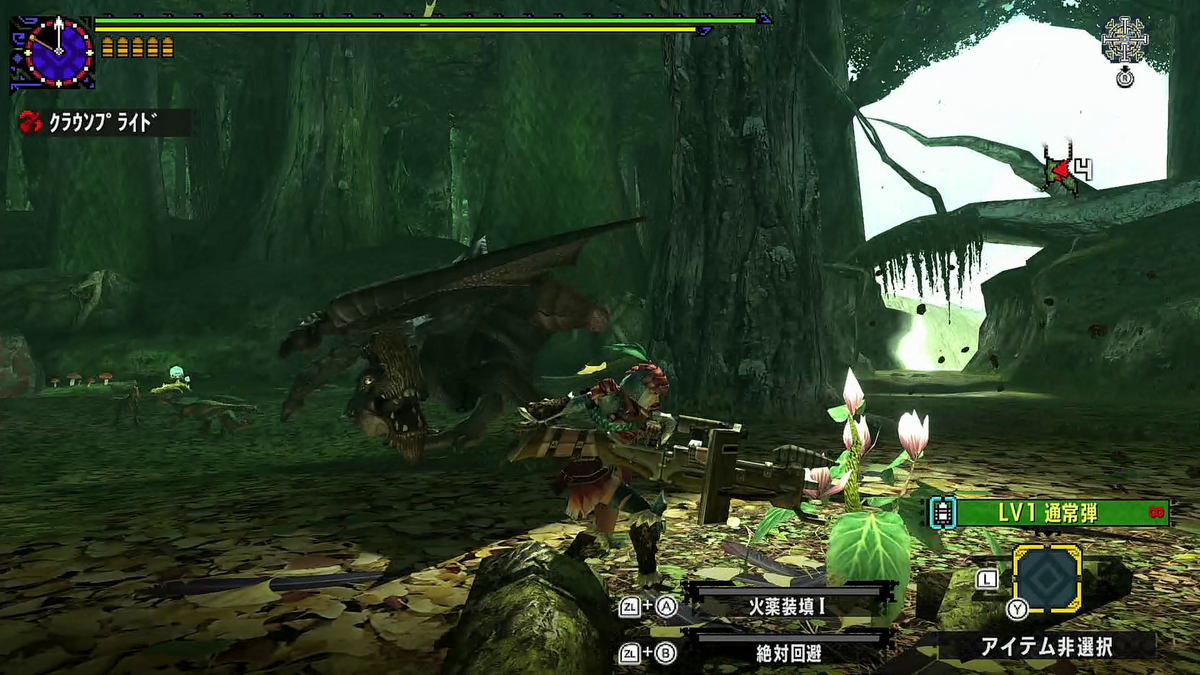The width and height of the screenshot is (1200, 675).
Task: Click the quest timer clock
Action: 58,50
